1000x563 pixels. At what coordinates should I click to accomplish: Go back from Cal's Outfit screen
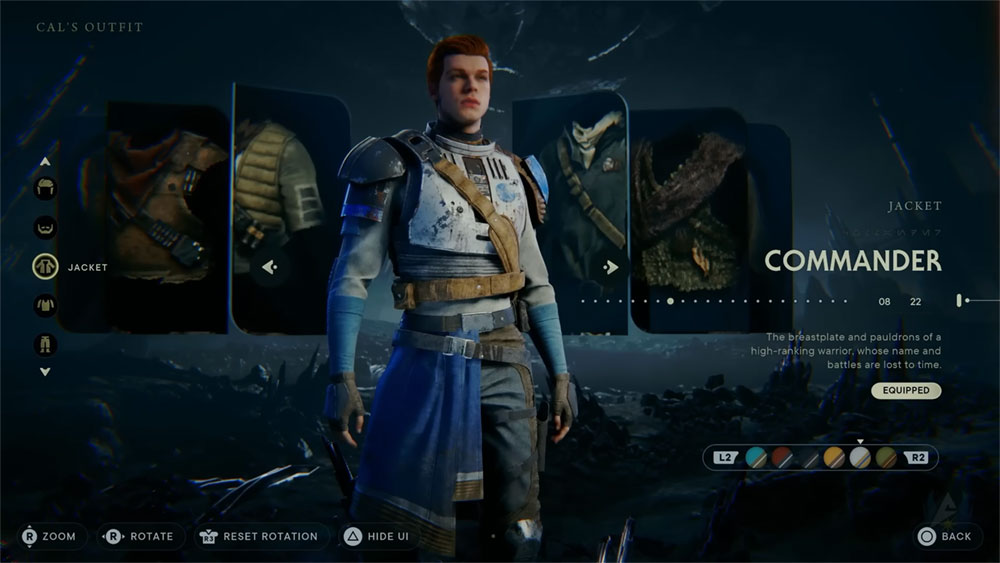[944, 537]
